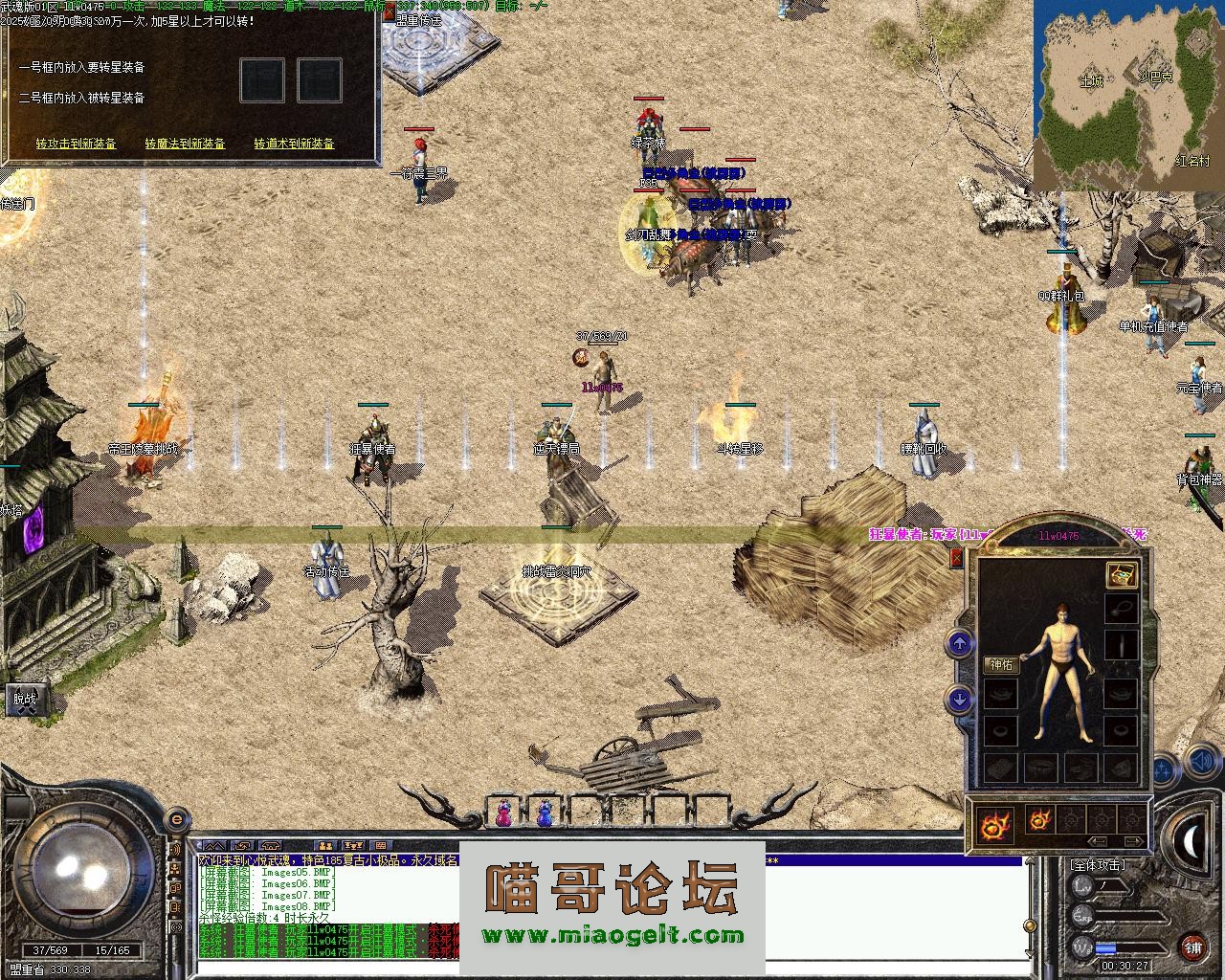Viewport: 1225px width, 980px height.
Task: Use the blue potion in the belt slot
Action: [x=545, y=813]
